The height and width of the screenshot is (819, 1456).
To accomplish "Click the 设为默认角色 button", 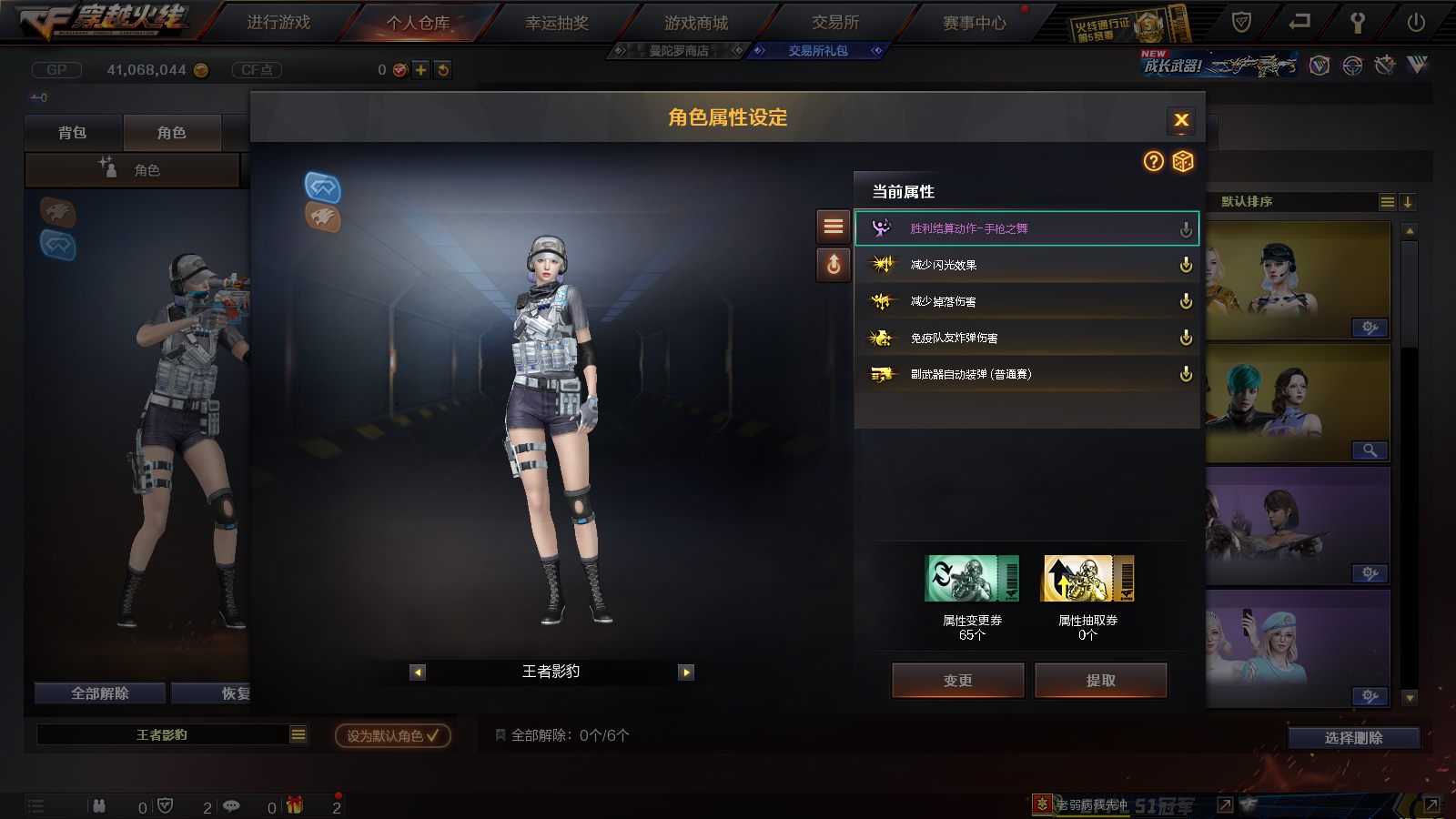I will point(392,735).
